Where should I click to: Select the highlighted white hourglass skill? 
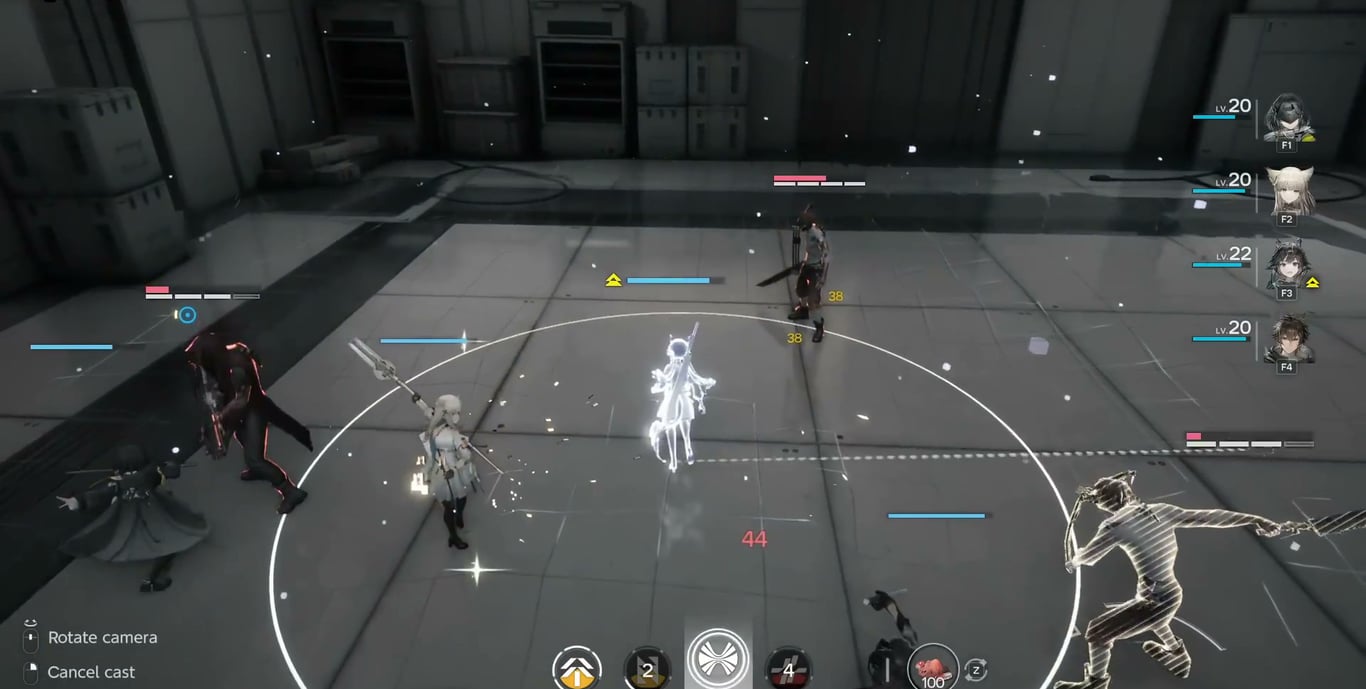tap(717, 661)
